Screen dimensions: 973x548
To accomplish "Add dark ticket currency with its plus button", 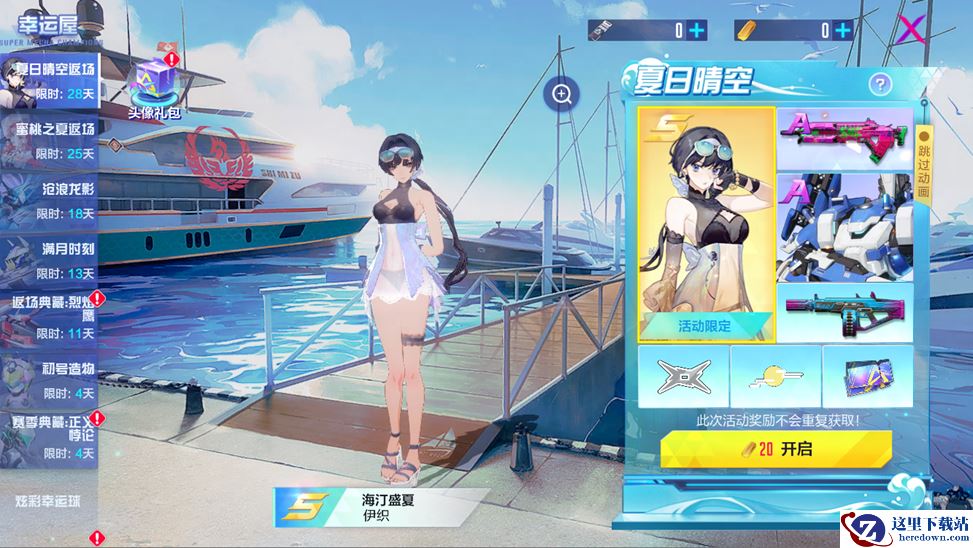I will pyautogui.click(x=697, y=30).
